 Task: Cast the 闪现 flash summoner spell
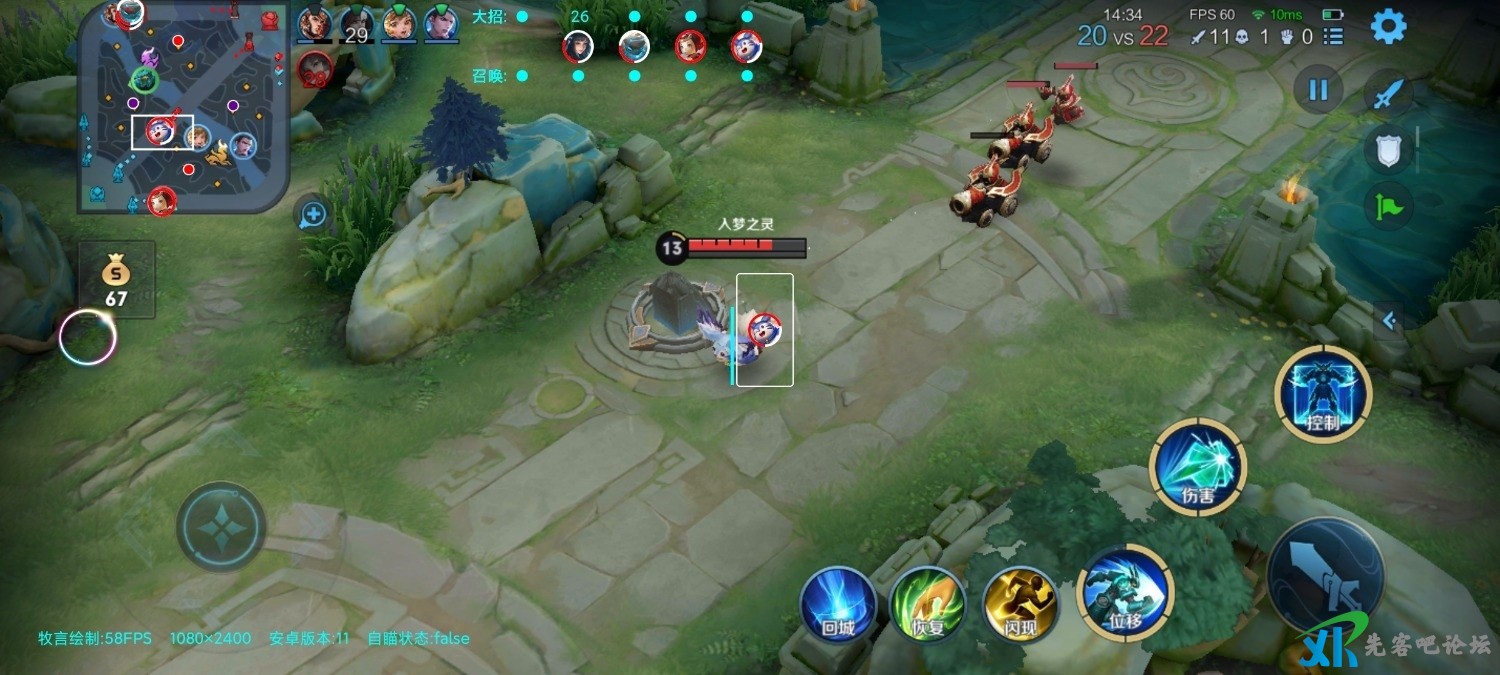click(1021, 603)
